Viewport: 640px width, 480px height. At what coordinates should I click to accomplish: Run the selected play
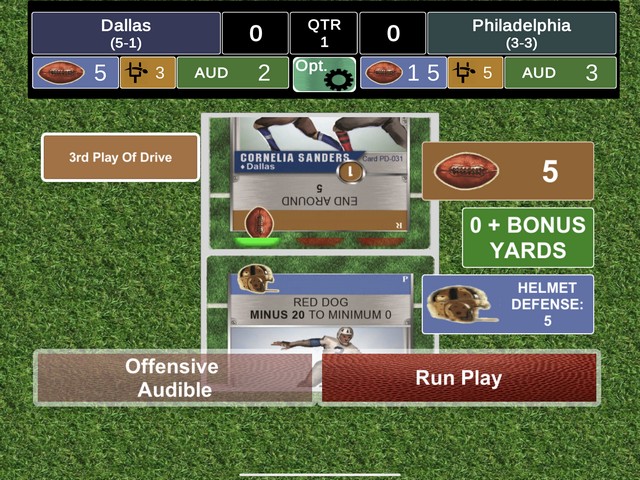(459, 378)
